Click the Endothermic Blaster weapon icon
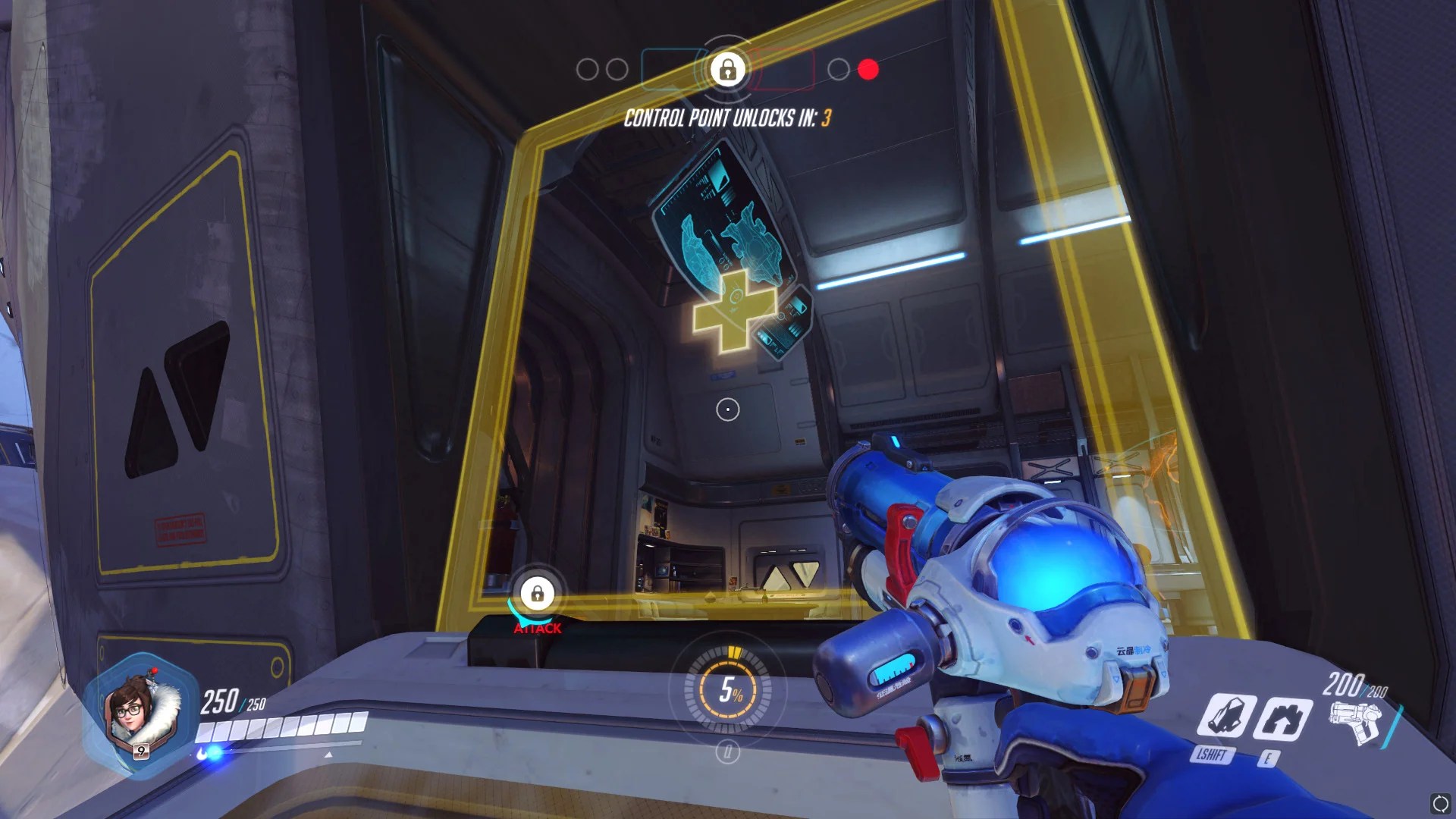1456x819 pixels. (1355, 722)
